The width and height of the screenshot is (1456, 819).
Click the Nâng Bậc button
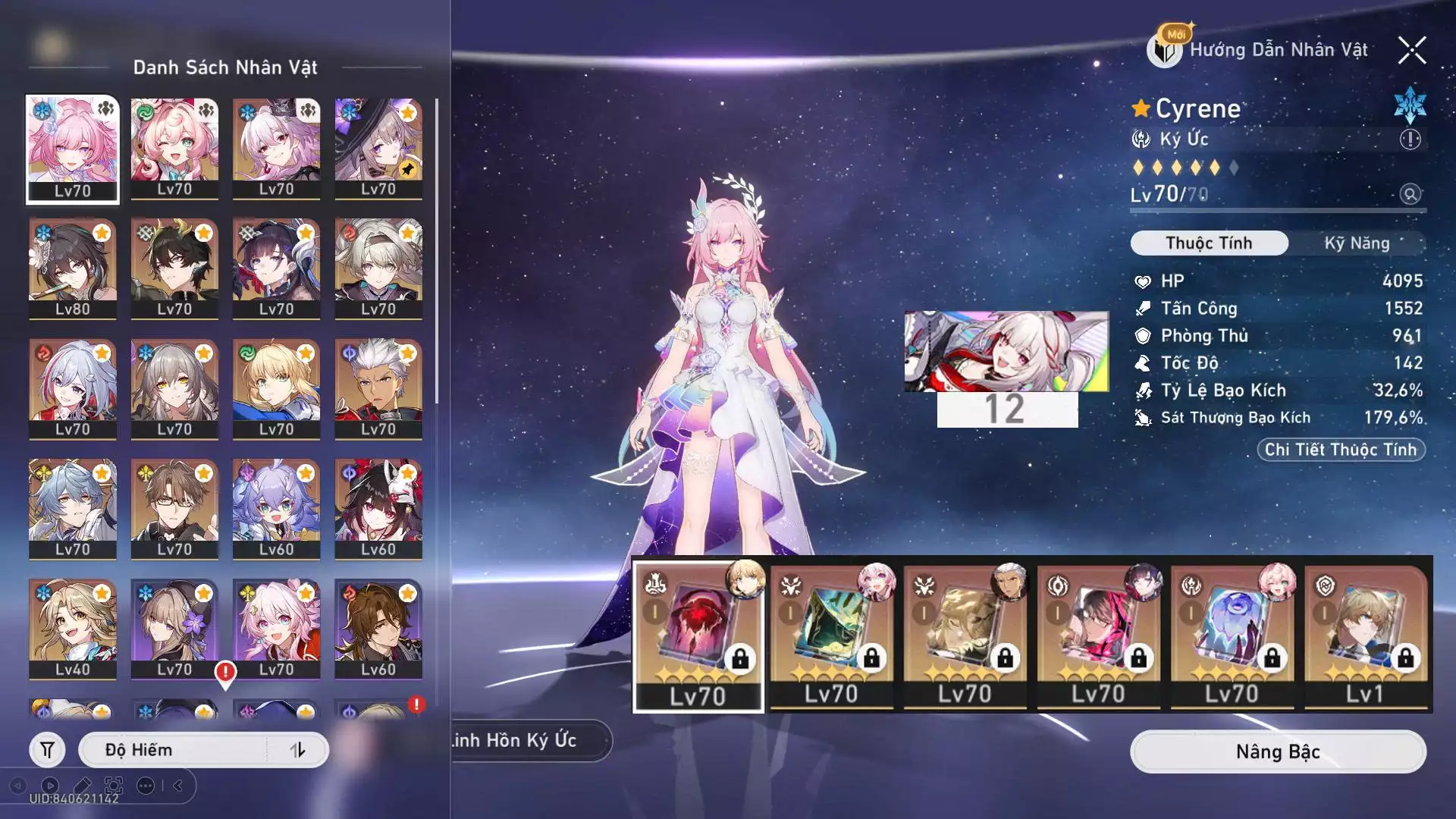1278,752
